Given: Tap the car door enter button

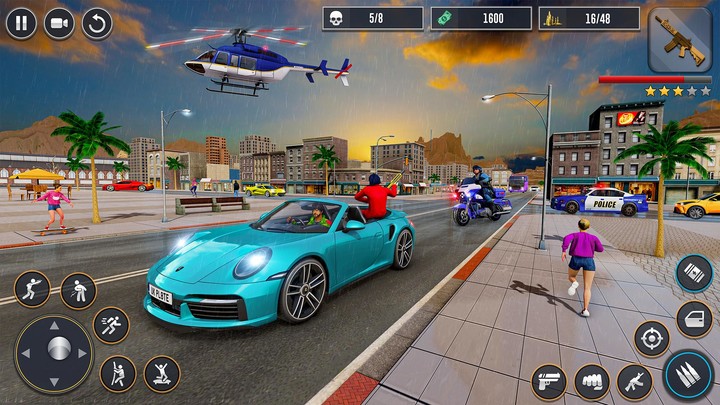Looking at the screenshot, I should click(694, 319).
